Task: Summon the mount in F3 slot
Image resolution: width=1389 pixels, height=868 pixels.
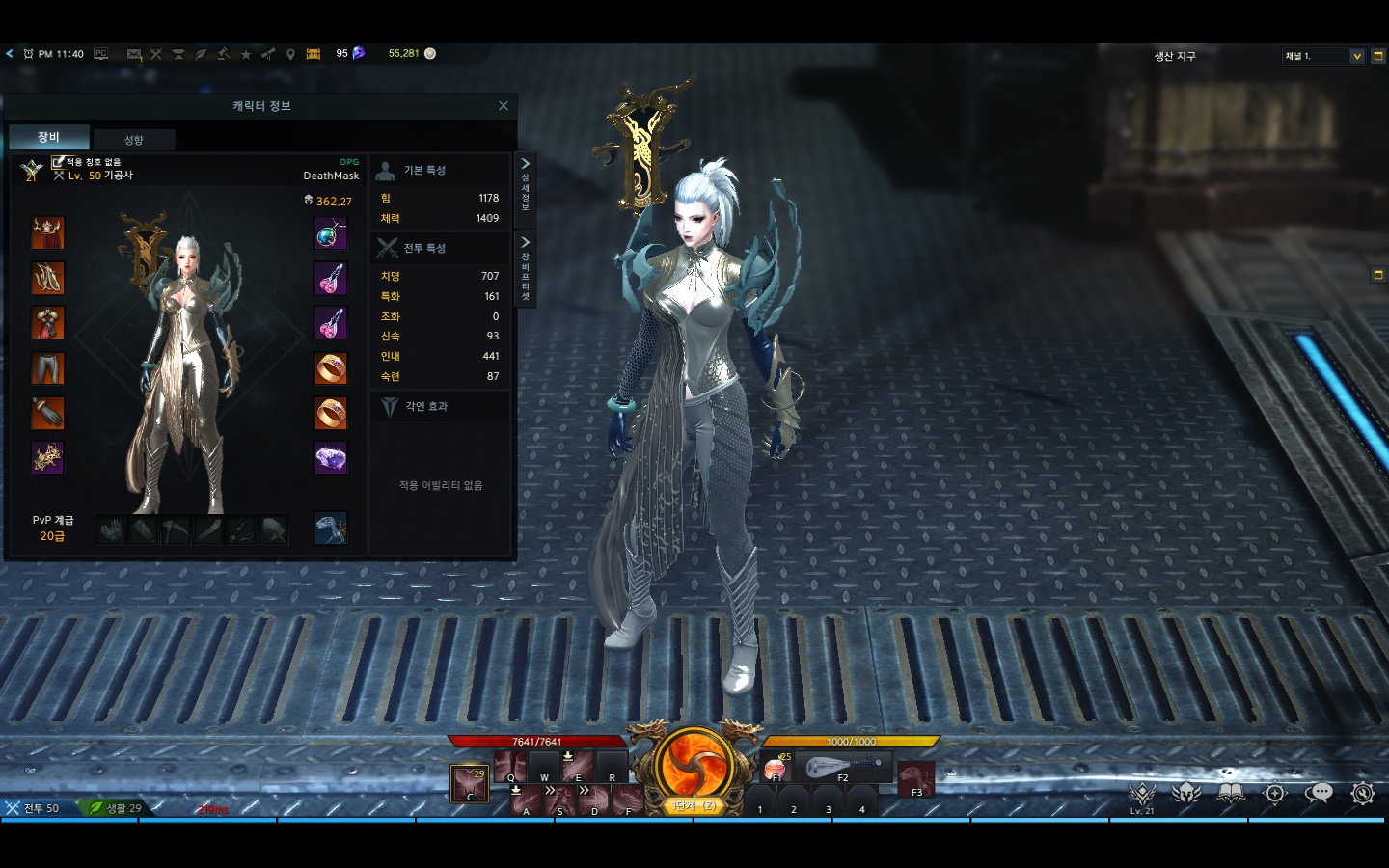Action: [x=915, y=777]
